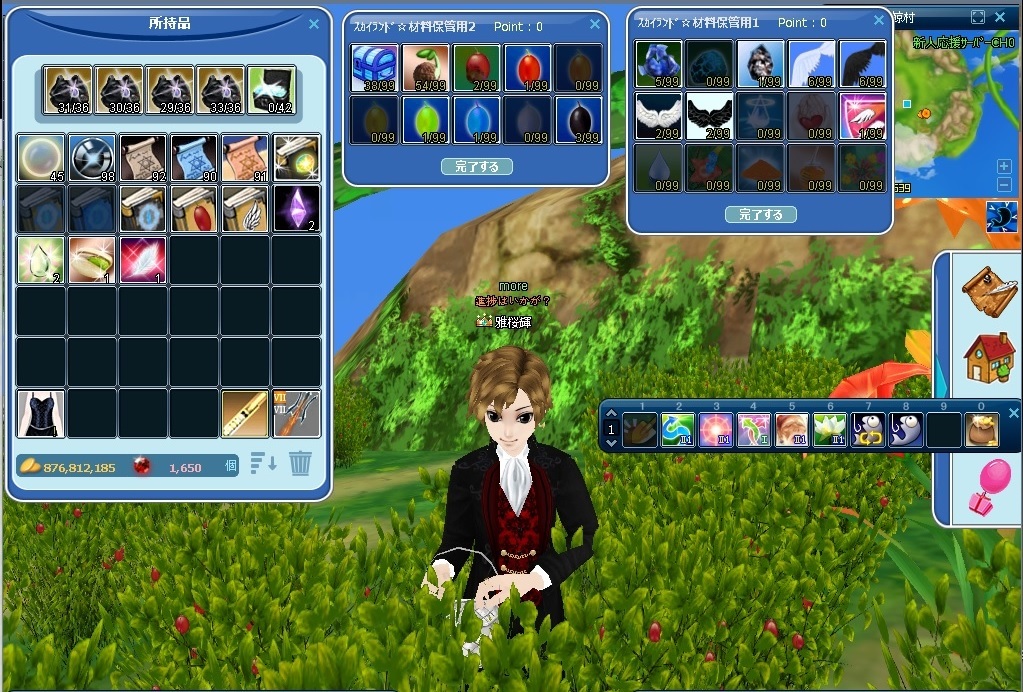This screenshot has width=1023, height=692.
Task: Use the lotus flower skill on hotbar
Action: (x=829, y=430)
